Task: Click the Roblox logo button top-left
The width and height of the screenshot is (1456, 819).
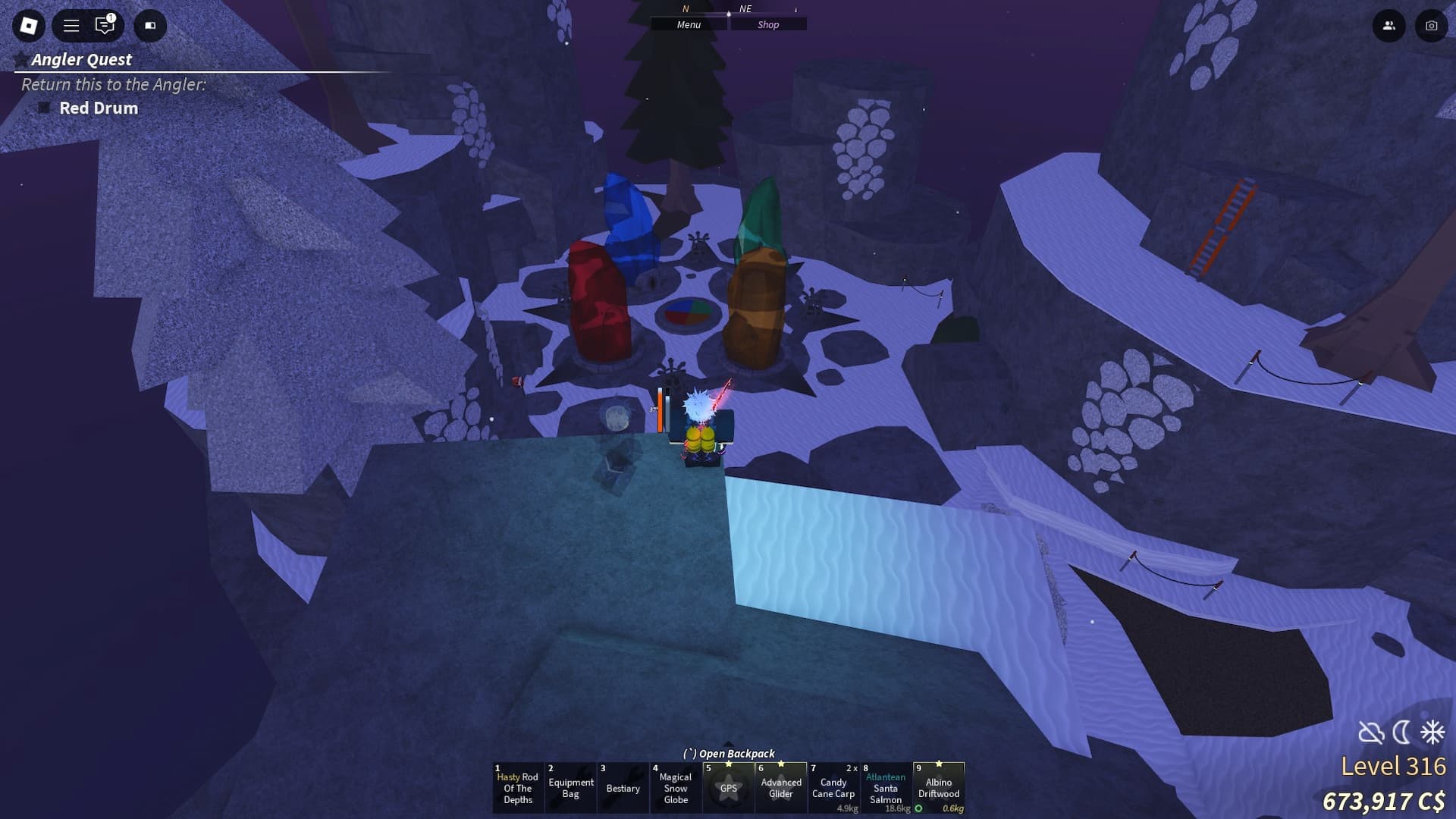Action: (x=28, y=26)
